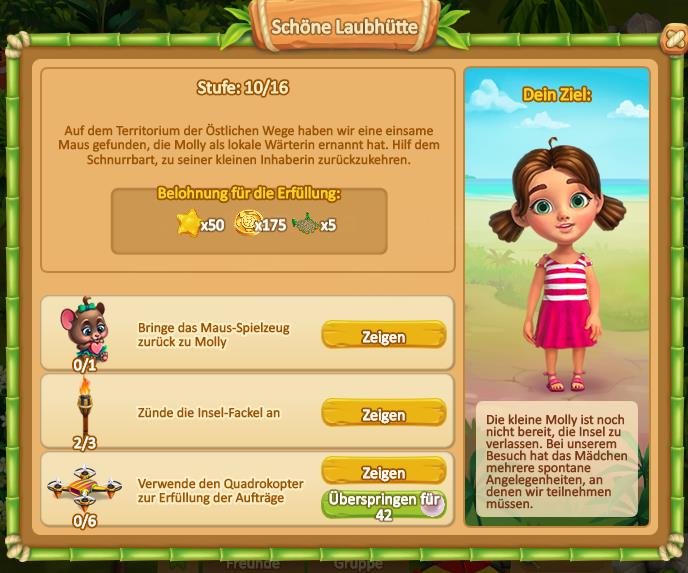Screen dimensions: 688x573
Task: Show where to use the Quadrokopter
Action: [383, 472]
